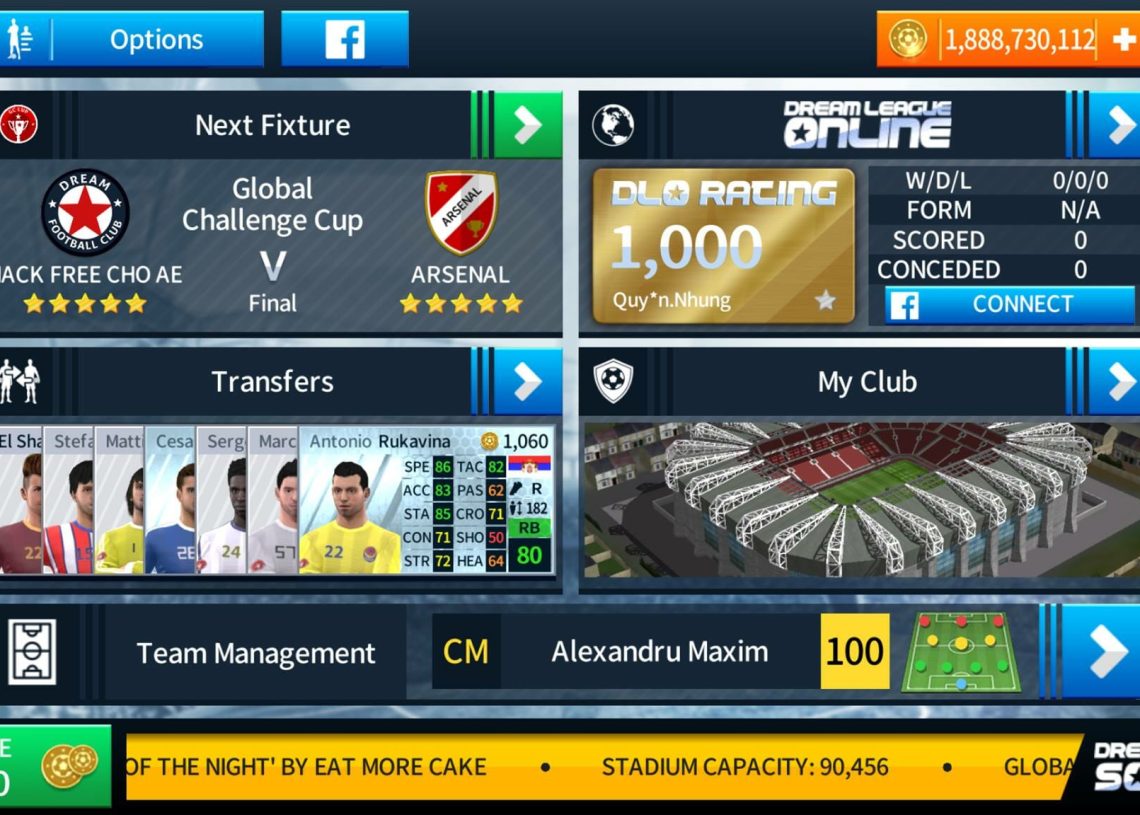Open Team Management arrow button

(x=1101, y=652)
